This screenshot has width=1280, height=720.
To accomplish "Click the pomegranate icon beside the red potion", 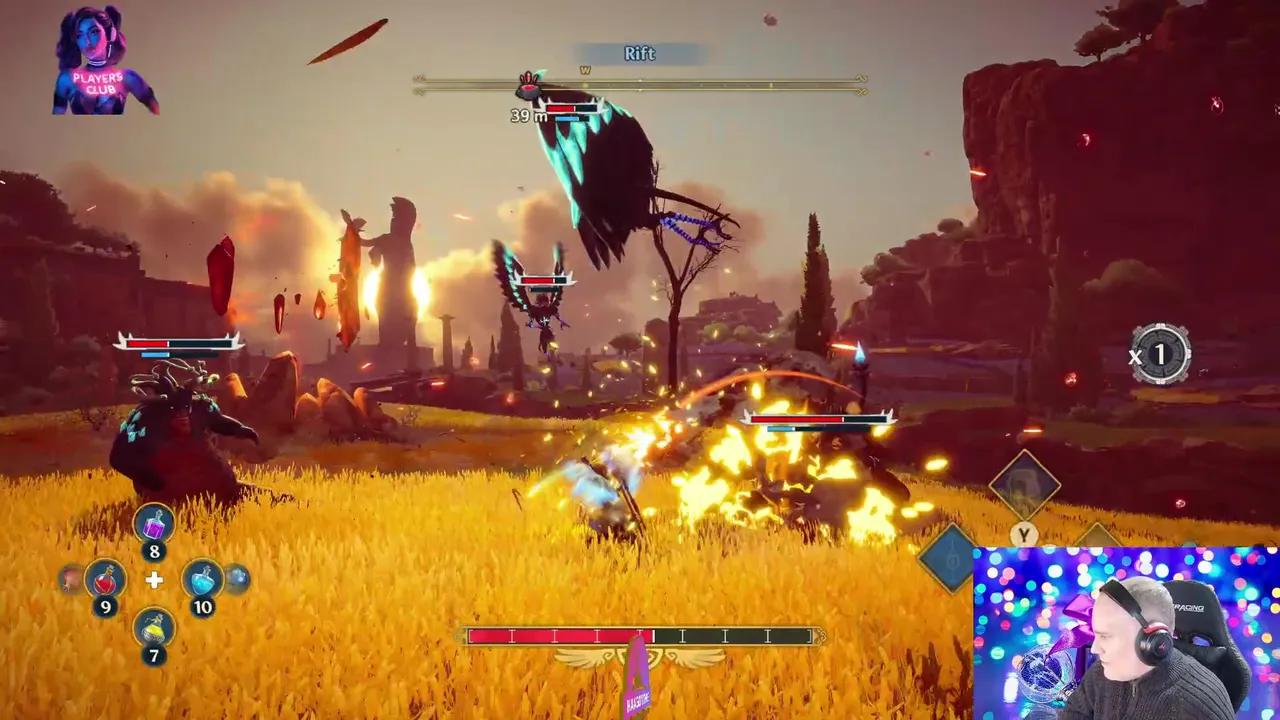I will point(71,578).
